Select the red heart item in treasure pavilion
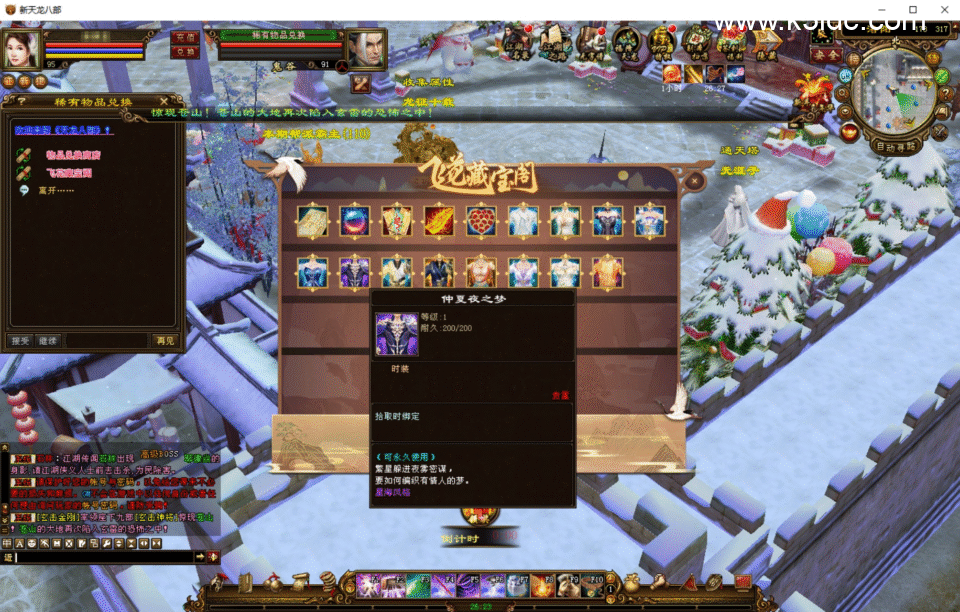Viewport: 960px width, 612px height. coord(481,221)
